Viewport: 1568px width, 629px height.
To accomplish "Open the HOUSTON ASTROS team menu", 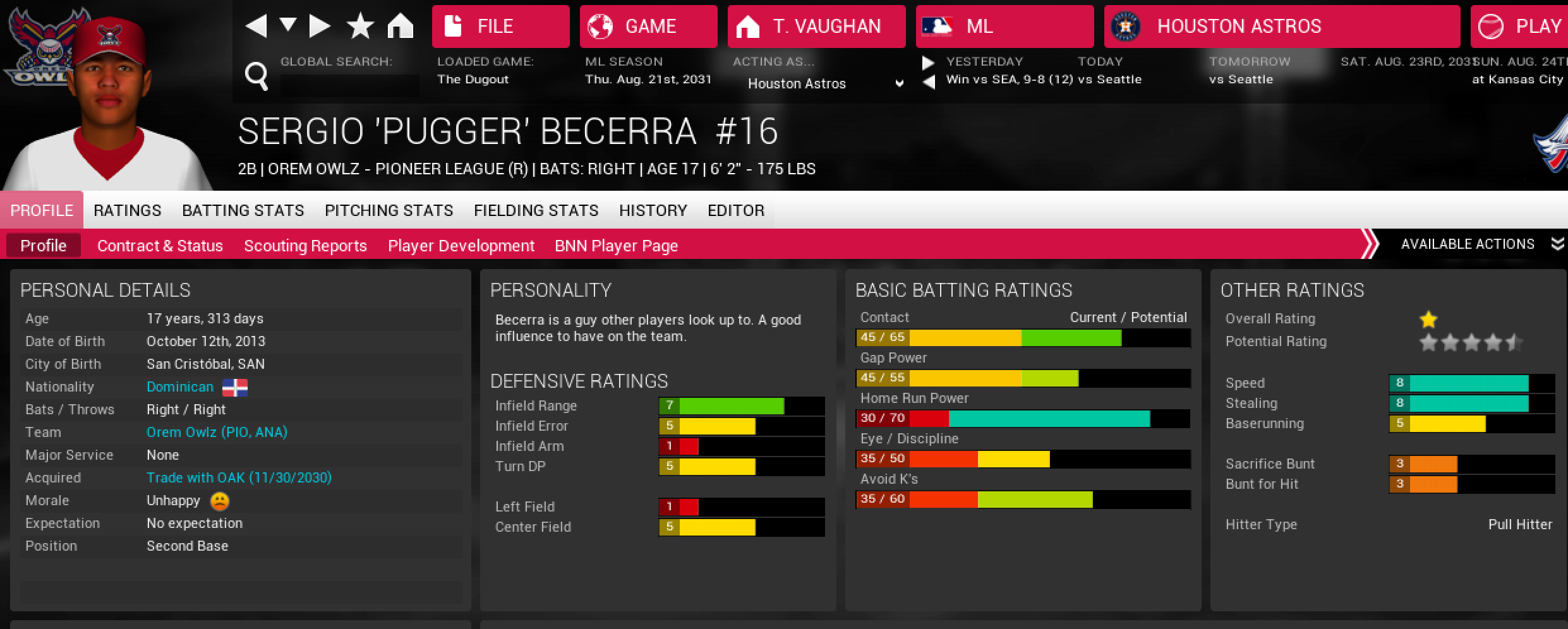I will point(1281,27).
